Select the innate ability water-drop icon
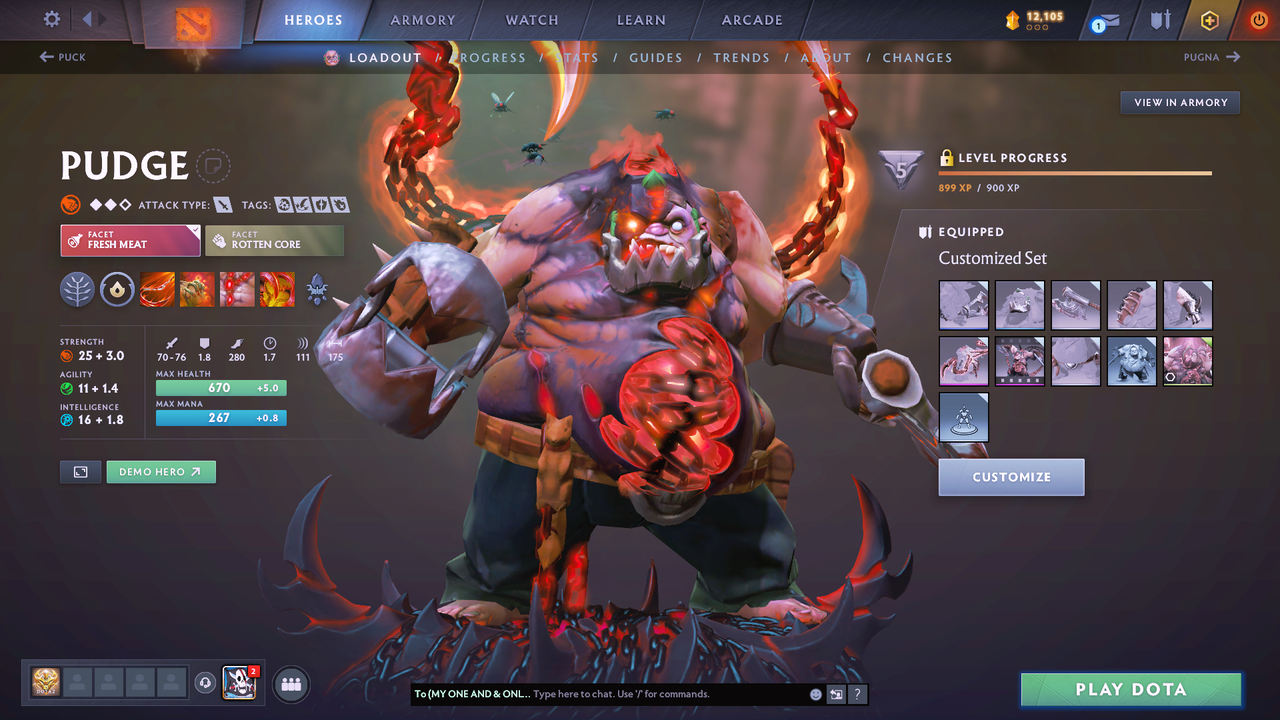Screen dimensions: 1280x720 click(x=118, y=289)
